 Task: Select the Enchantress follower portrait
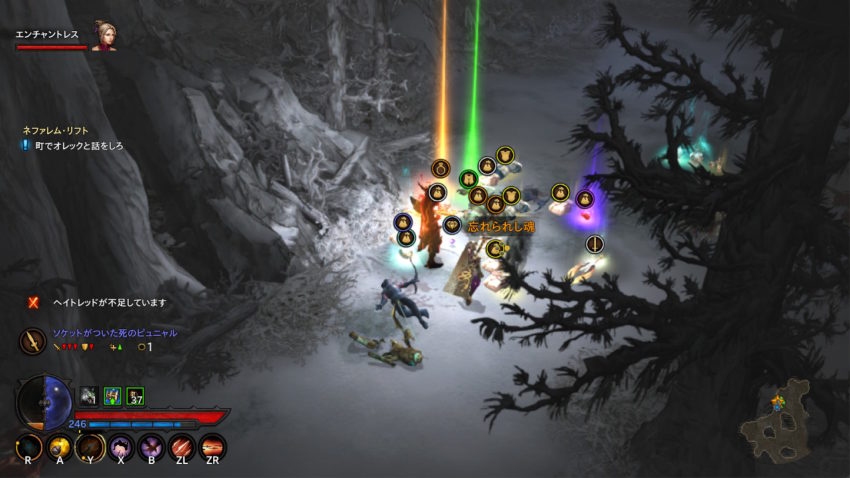103,35
